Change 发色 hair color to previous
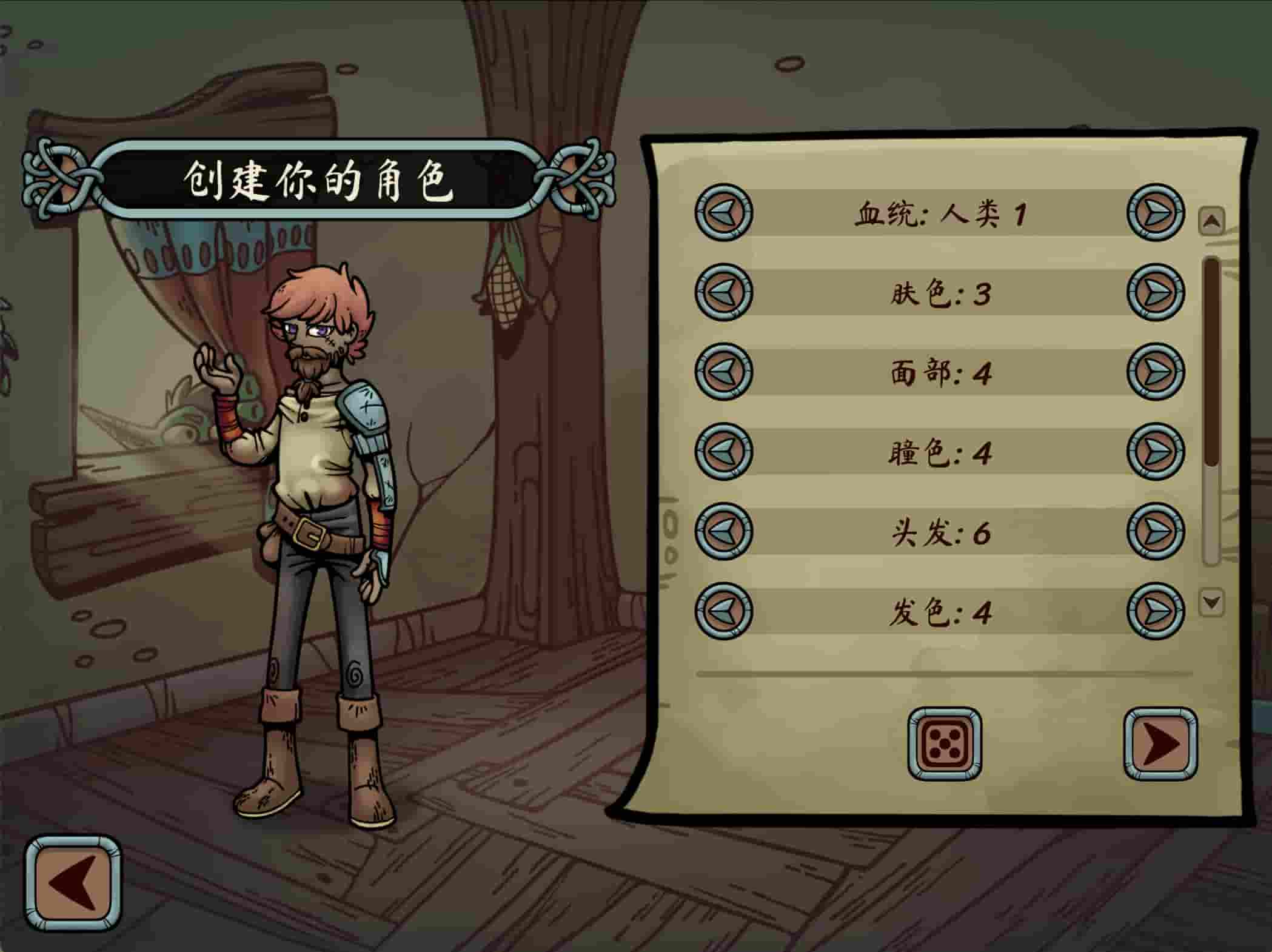The width and height of the screenshot is (1272, 952). [723, 611]
